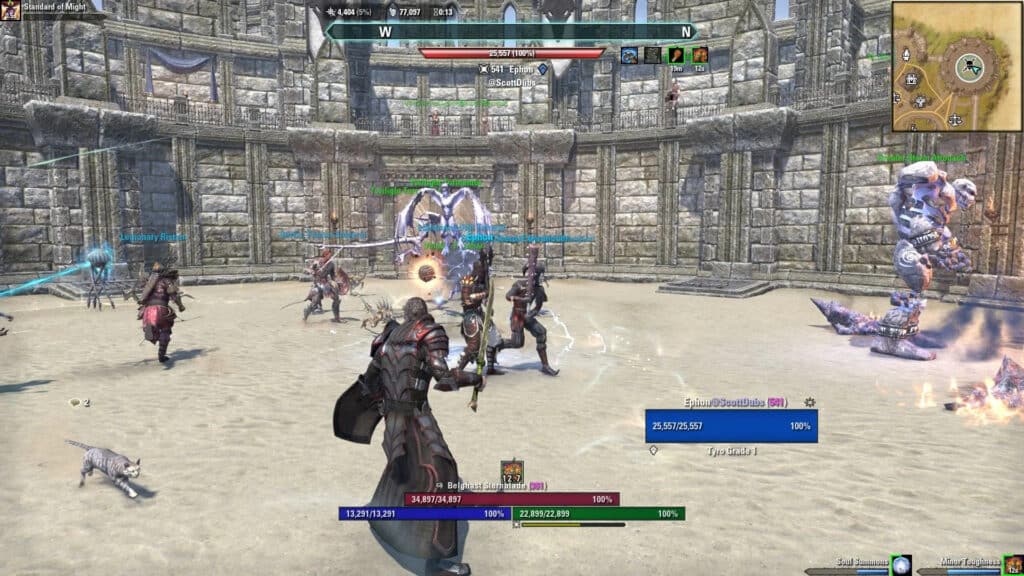1024x576 pixels.
Task: Click the map pin below group frame
Action: [654, 450]
